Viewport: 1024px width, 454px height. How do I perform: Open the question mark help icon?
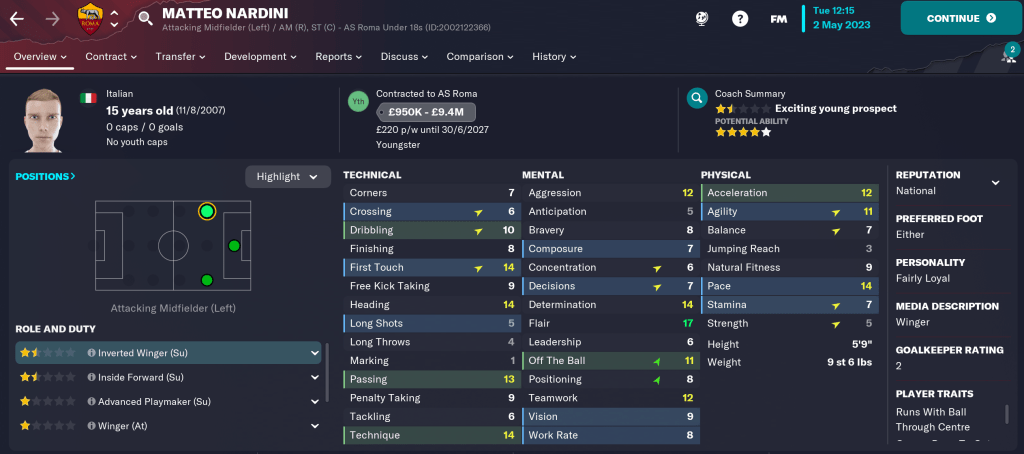[x=740, y=19]
